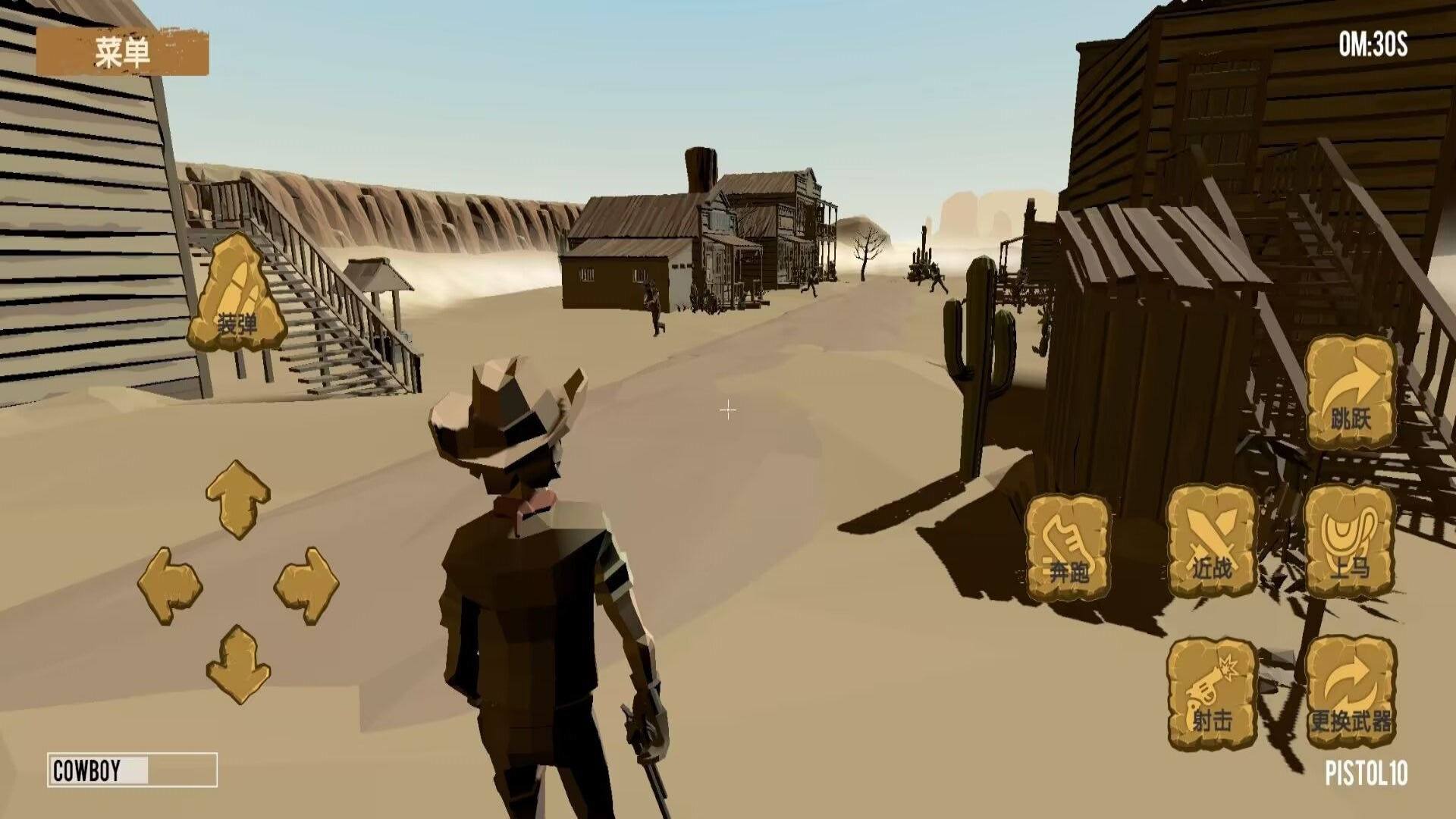The image size is (1456, 819).
Task: Move backward with the down arrow
Action: 237,665
